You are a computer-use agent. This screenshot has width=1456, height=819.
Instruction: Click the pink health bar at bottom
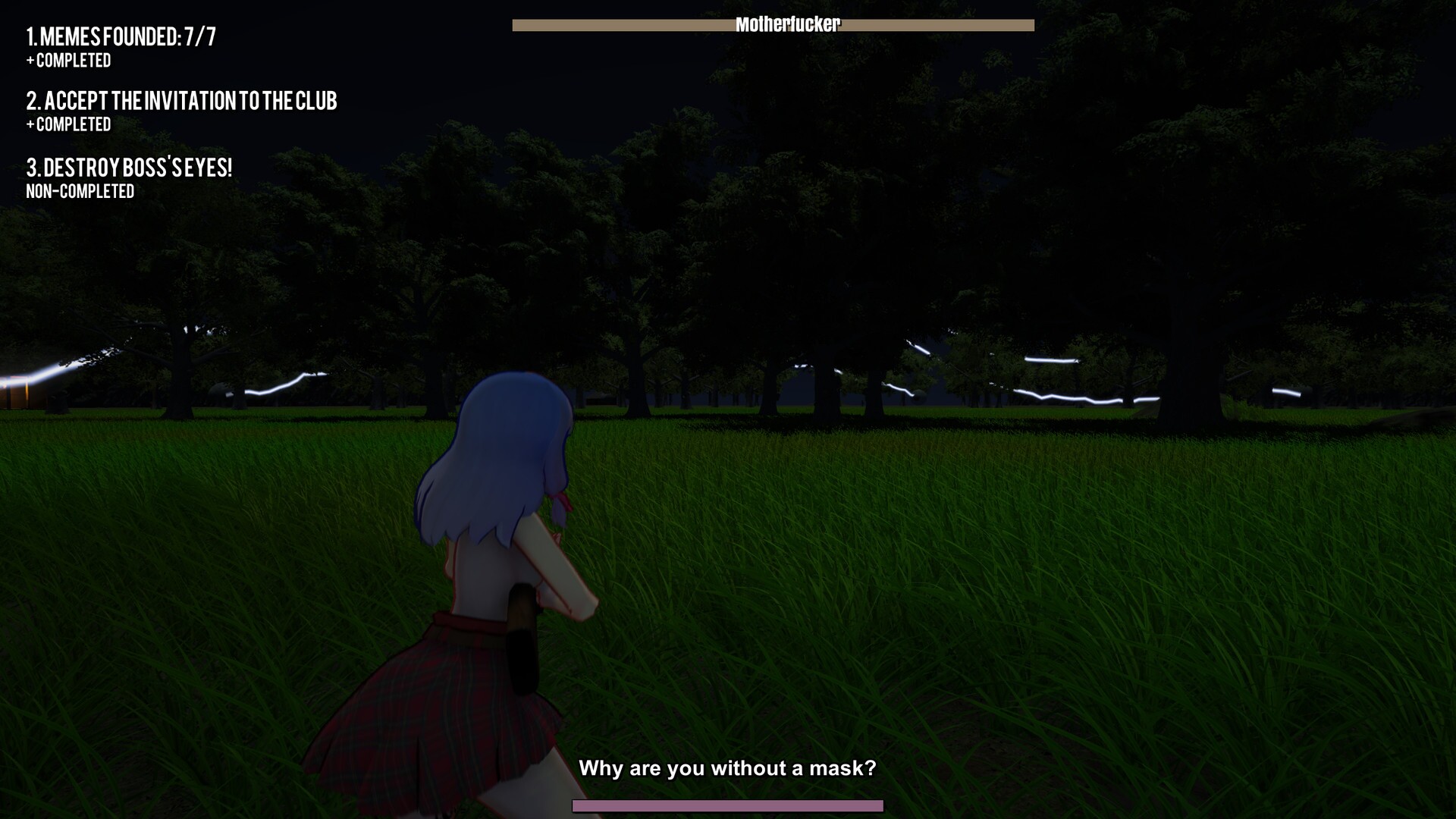pos(728,806)
